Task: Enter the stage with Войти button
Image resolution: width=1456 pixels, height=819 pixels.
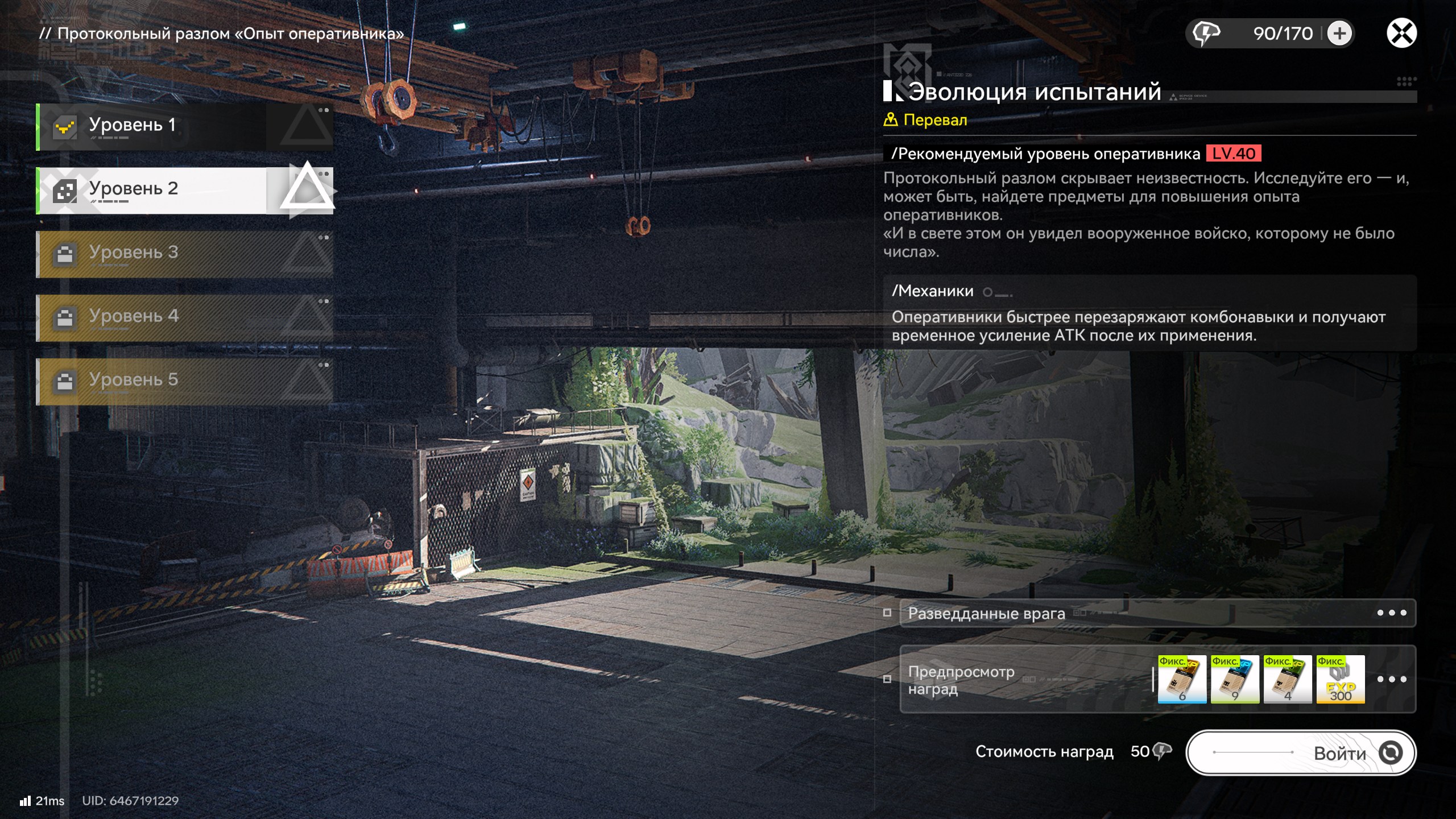Action: 1301,753
